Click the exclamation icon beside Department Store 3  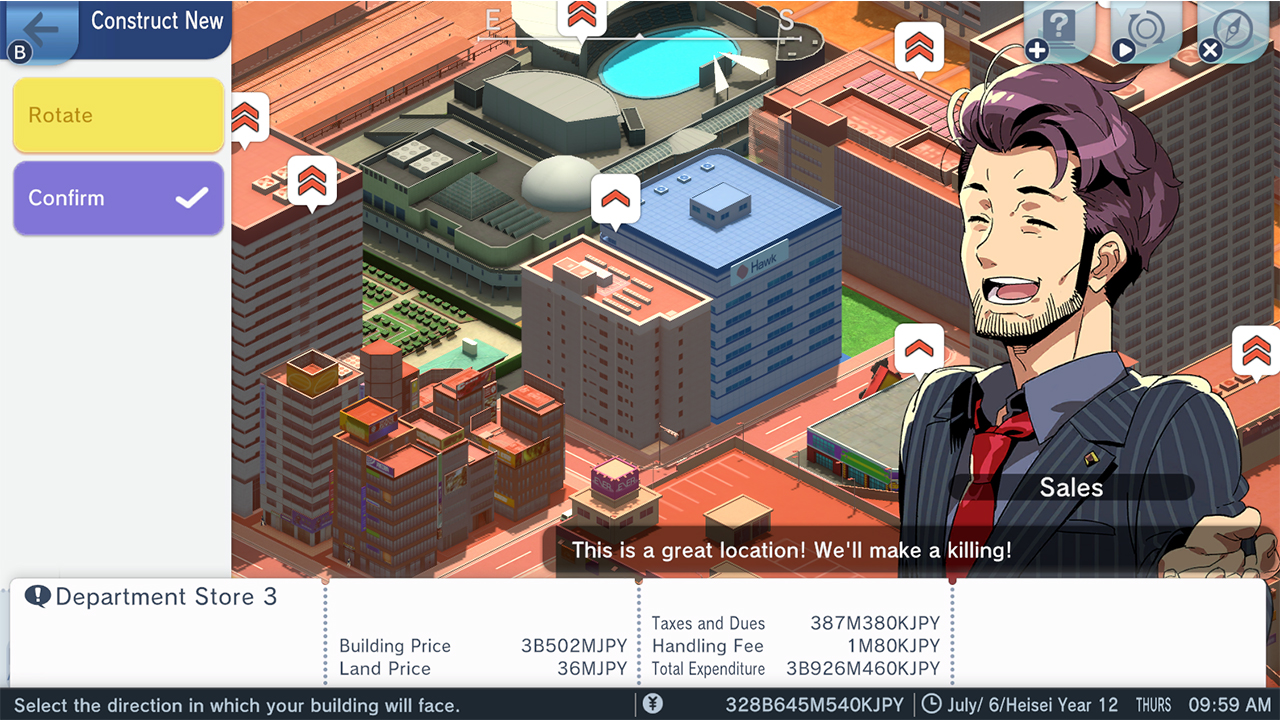(x=40, y=596)
